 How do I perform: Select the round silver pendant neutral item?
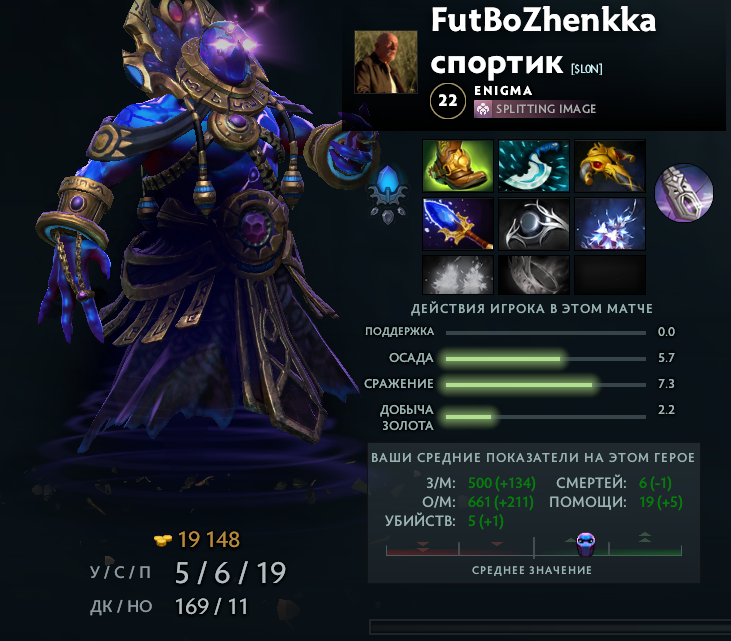pos(685,193)
